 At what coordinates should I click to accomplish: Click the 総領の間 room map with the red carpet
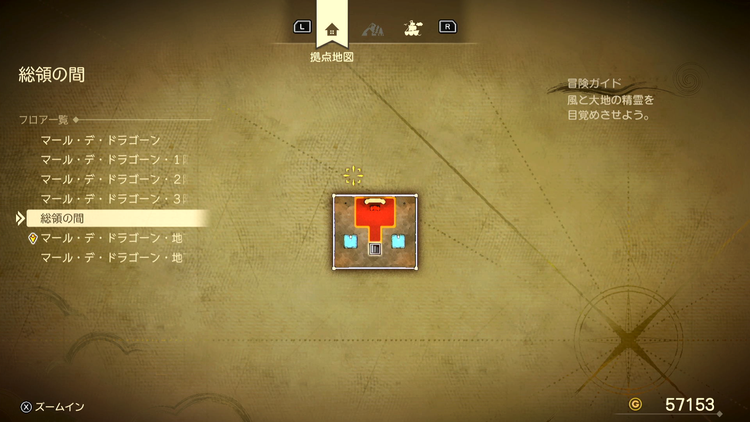pos(375,231)
